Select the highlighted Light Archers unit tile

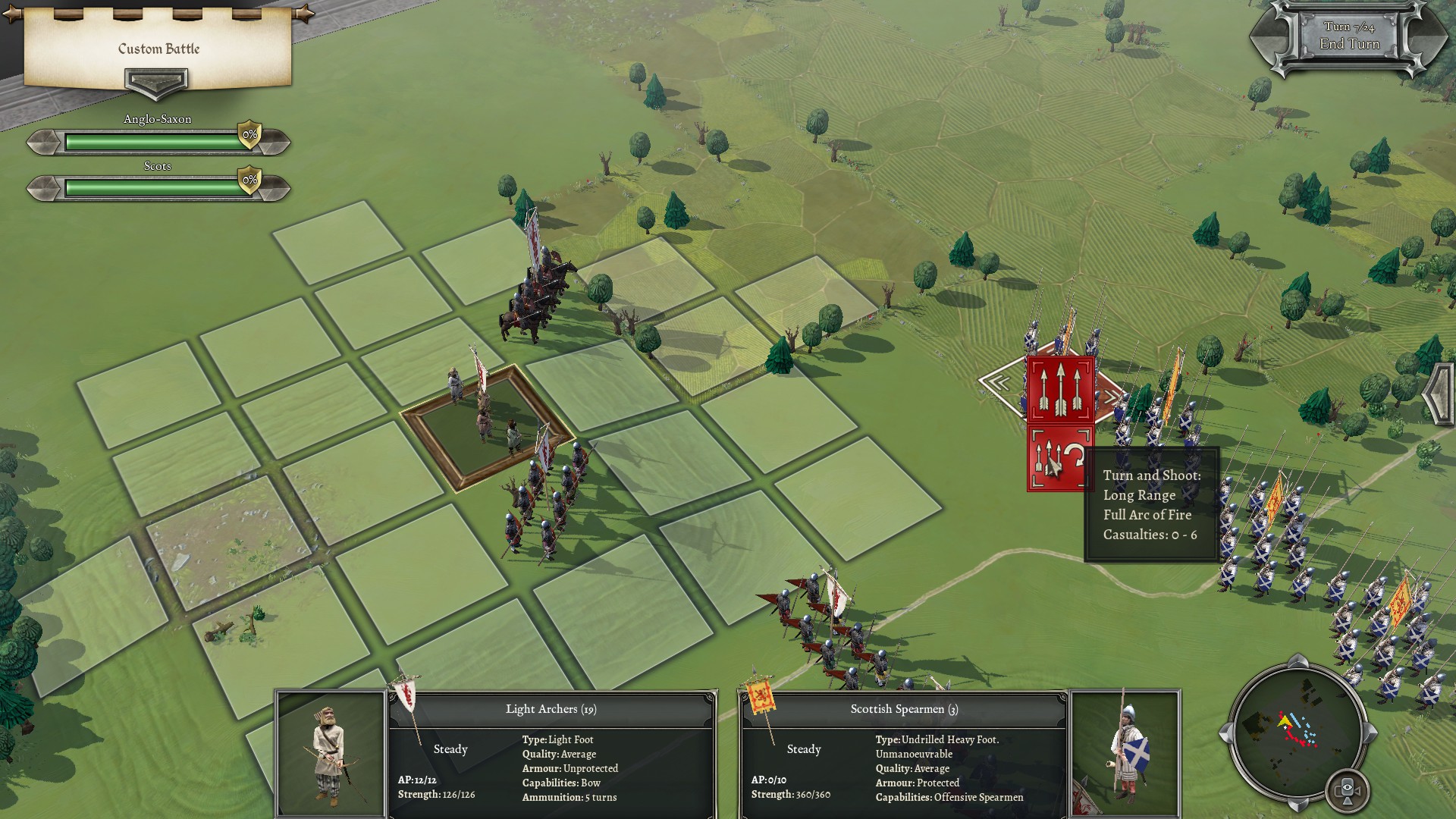point(486,425)
